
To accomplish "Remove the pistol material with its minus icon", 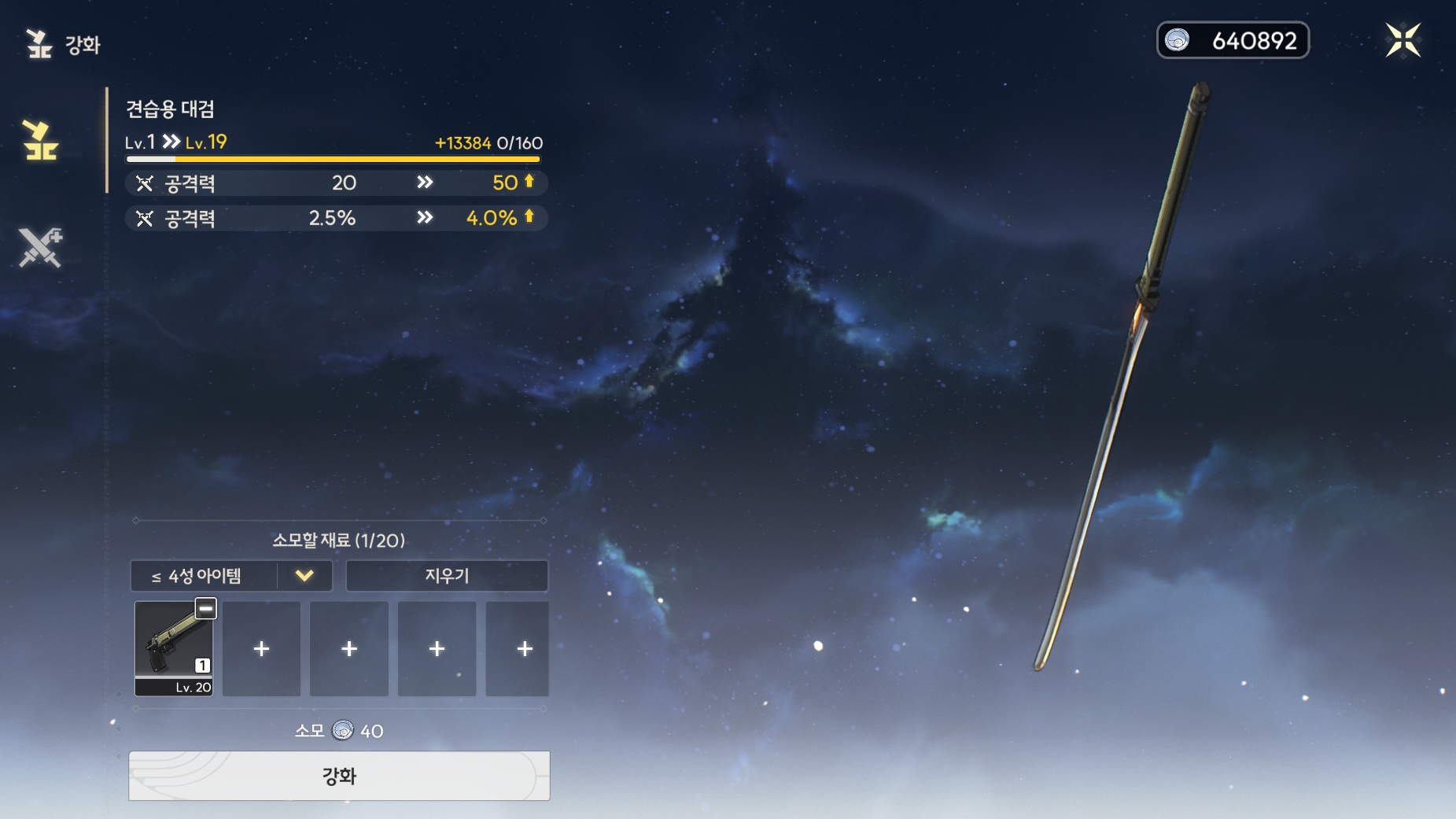I will pos(205,608).
